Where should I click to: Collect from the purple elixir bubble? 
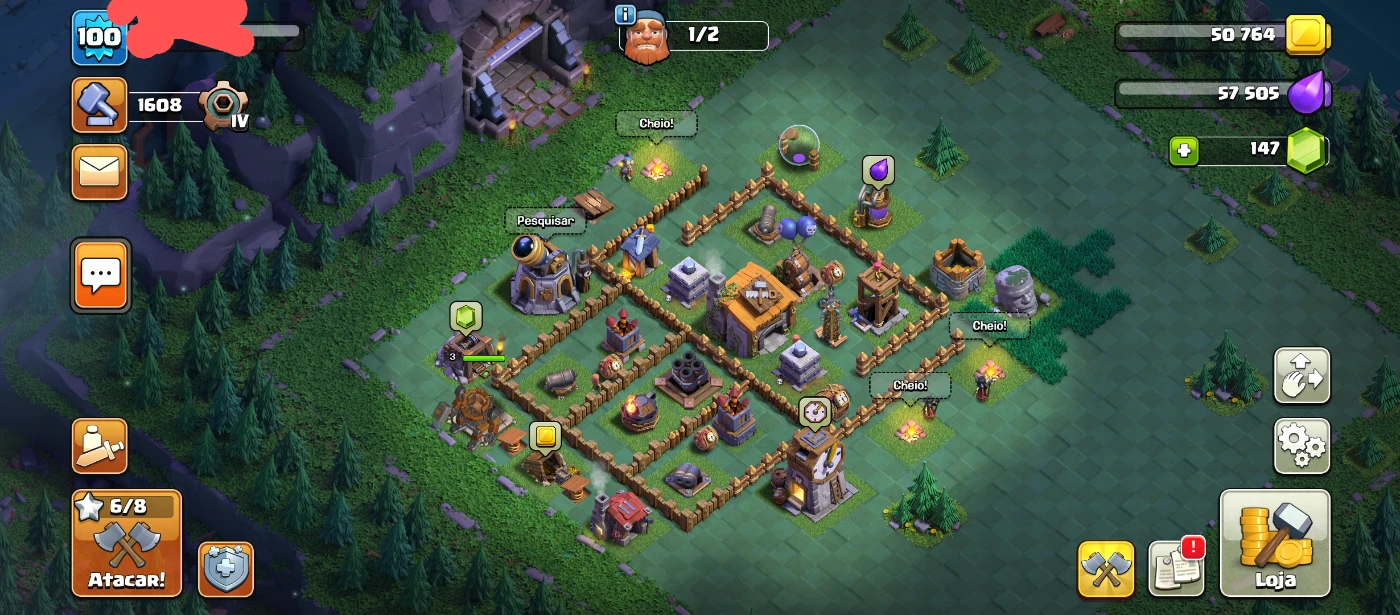[x=877, y=170]
